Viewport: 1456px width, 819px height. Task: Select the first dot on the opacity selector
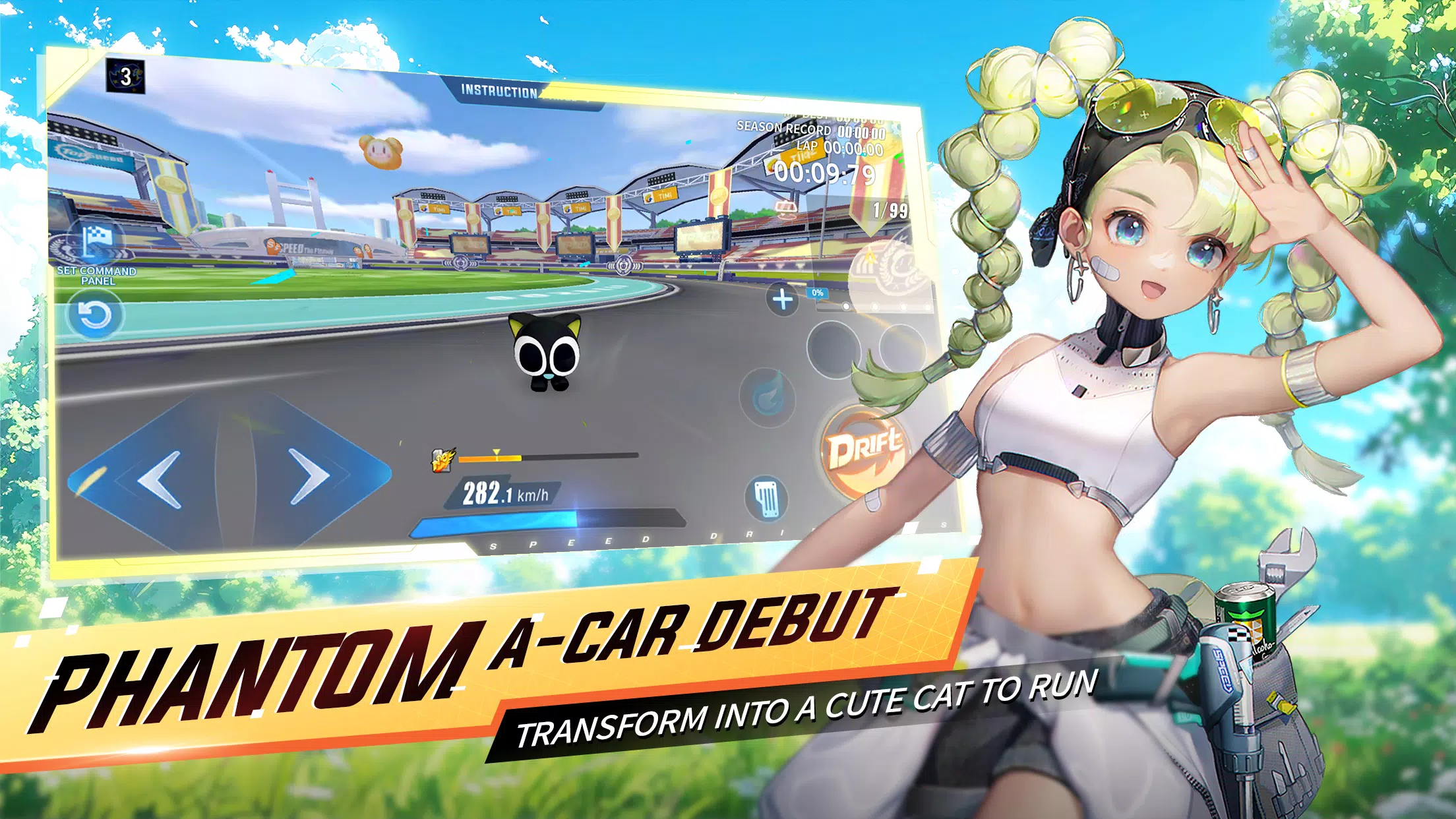coord(846,306)
